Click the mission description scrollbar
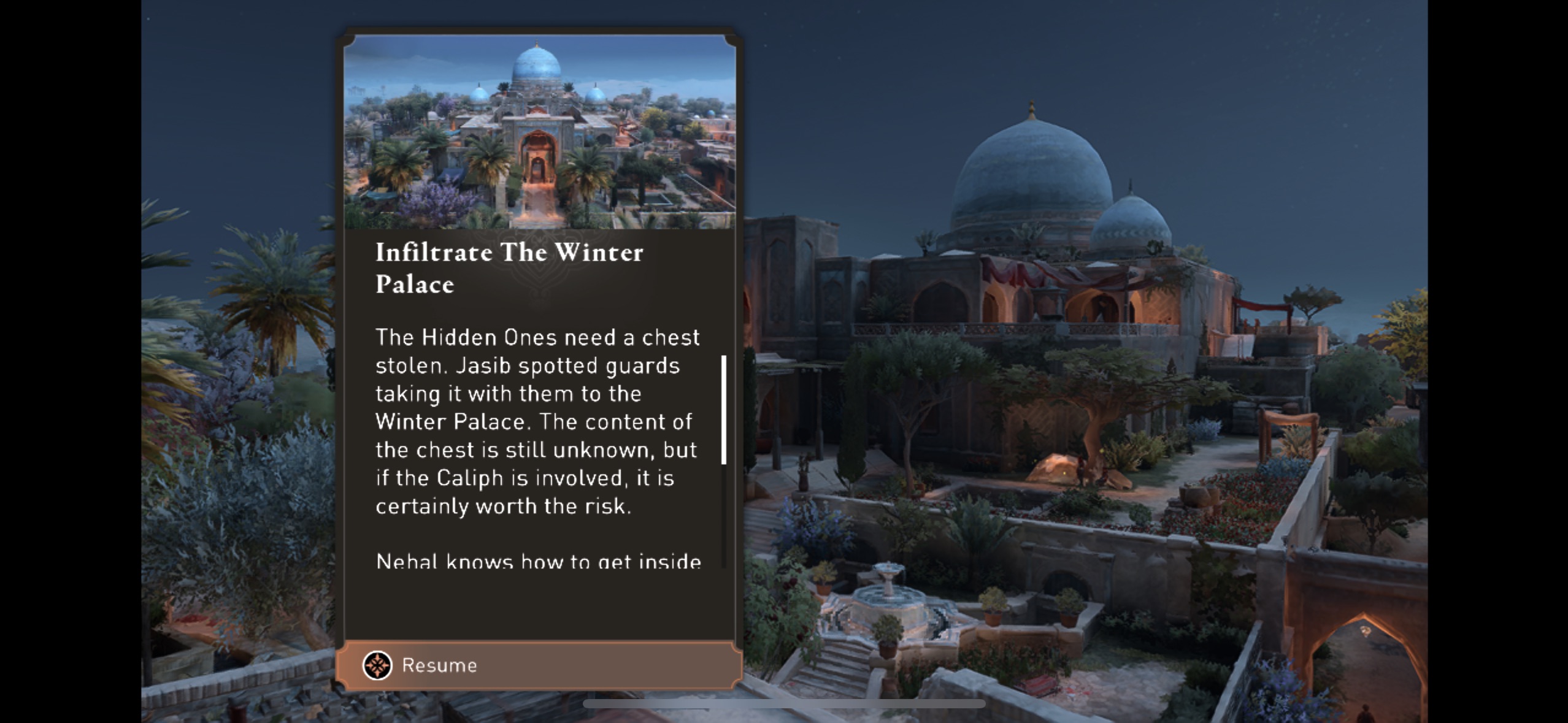The width and height of the screenshot is (1568, 723). click(724, 410)
